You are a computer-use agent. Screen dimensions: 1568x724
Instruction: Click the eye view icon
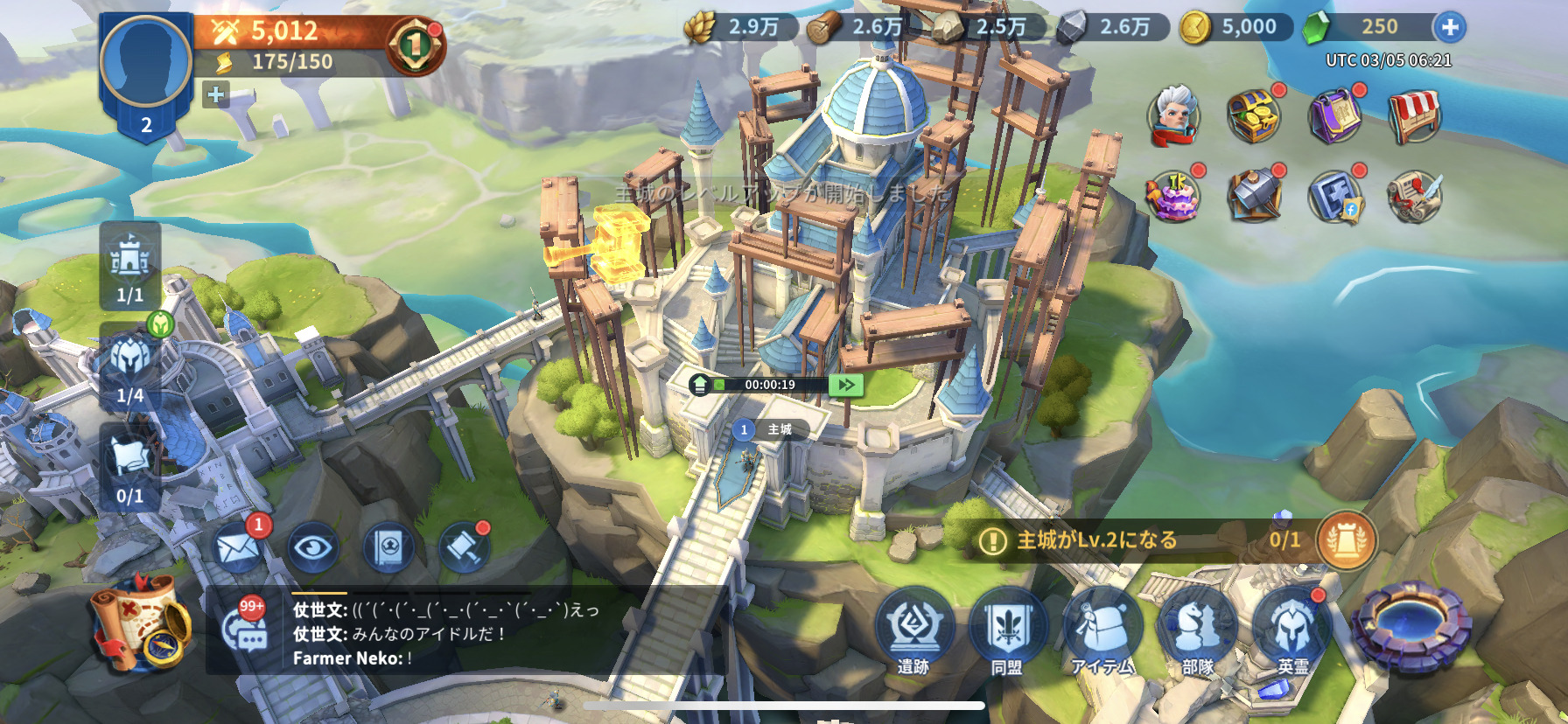point(313,548)
